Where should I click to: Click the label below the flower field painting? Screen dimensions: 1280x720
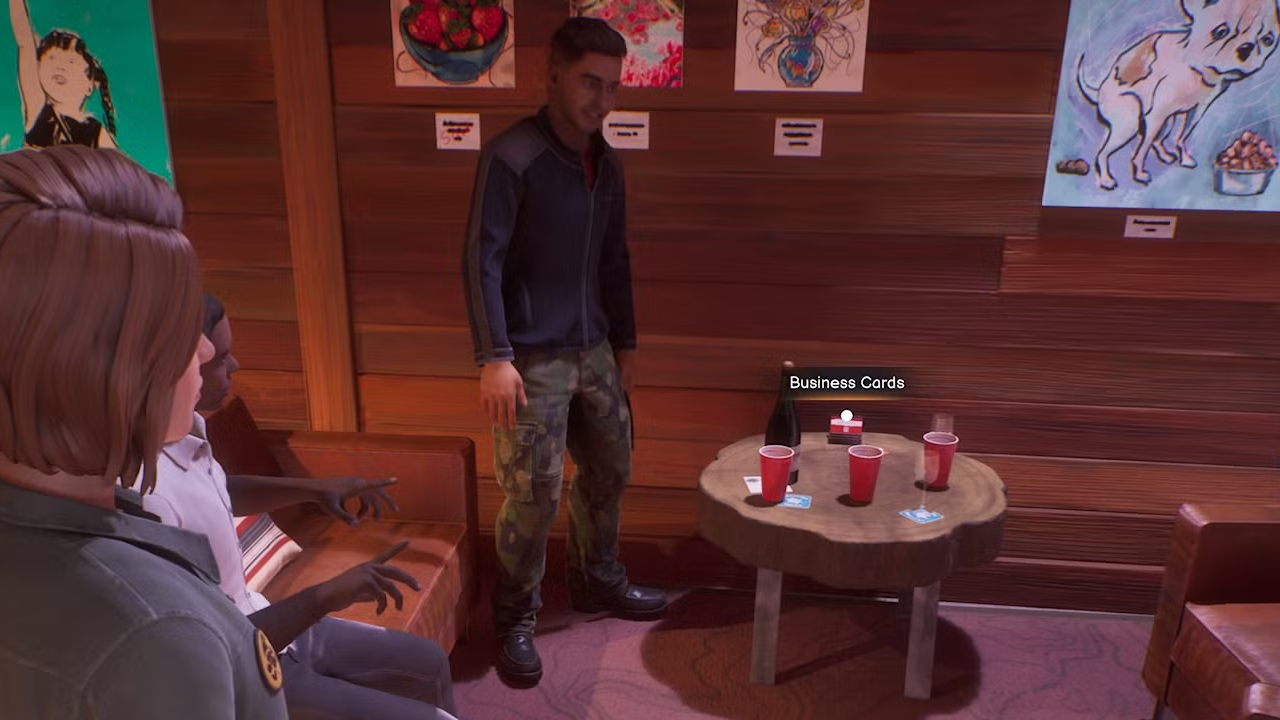628,131
